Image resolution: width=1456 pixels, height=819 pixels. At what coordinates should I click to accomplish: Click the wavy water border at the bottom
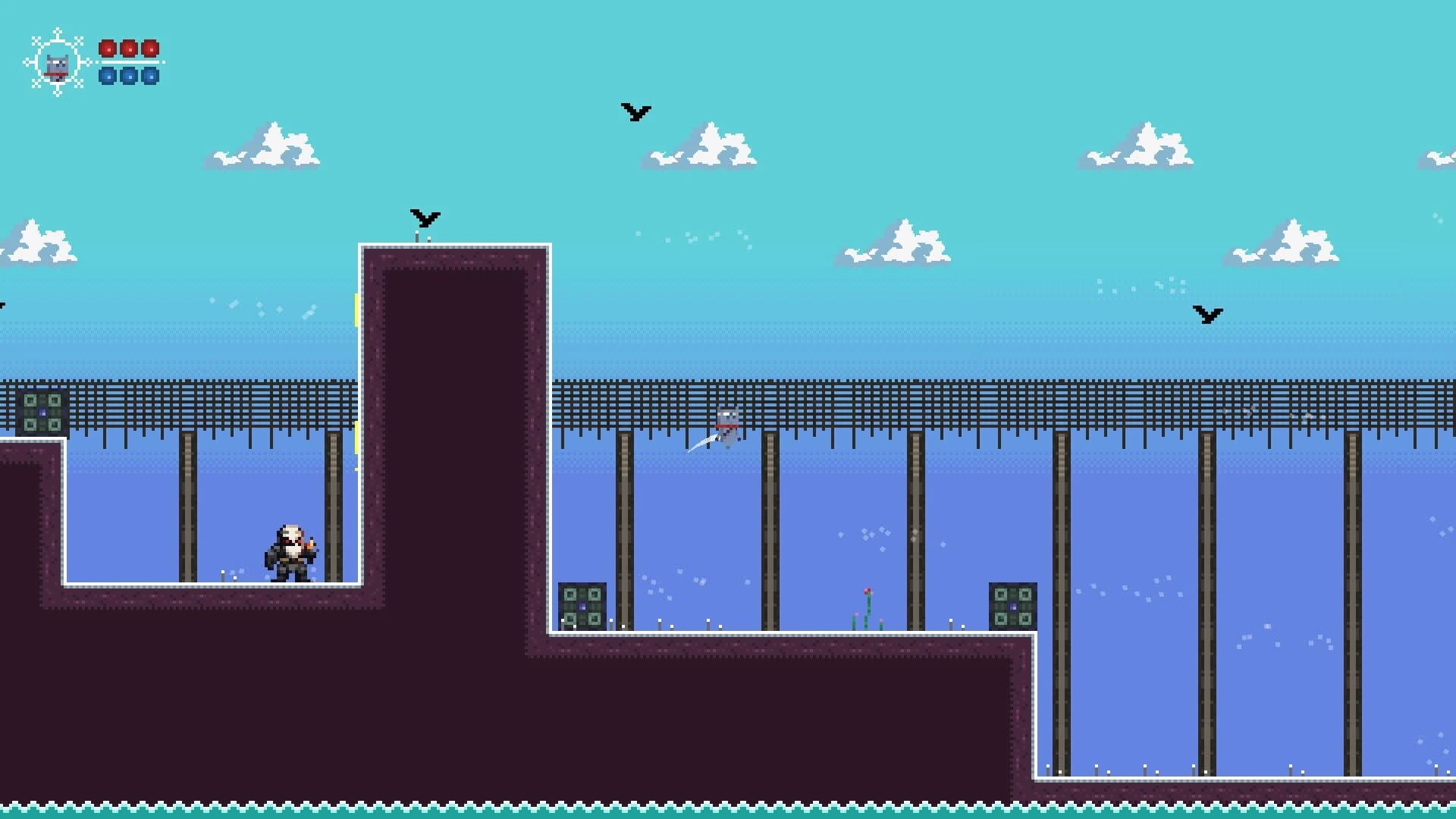728,804
